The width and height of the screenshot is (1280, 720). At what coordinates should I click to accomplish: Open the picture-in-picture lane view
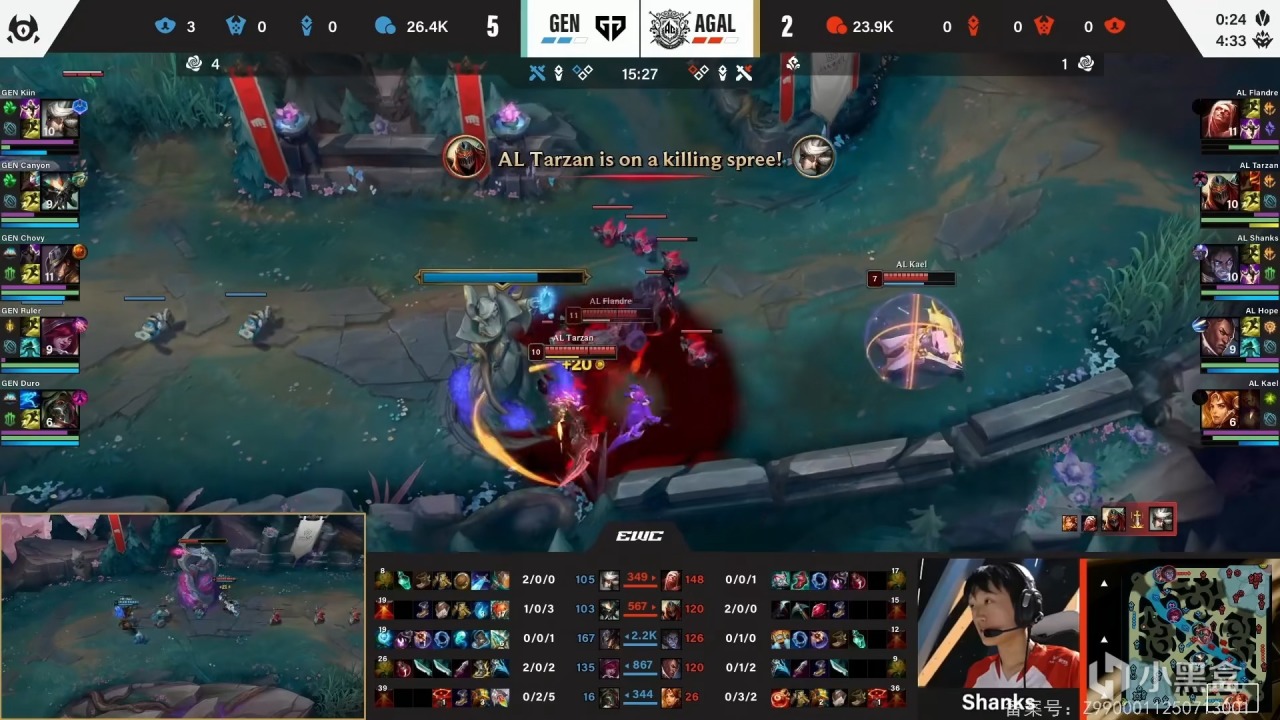(x=182, y=616)
